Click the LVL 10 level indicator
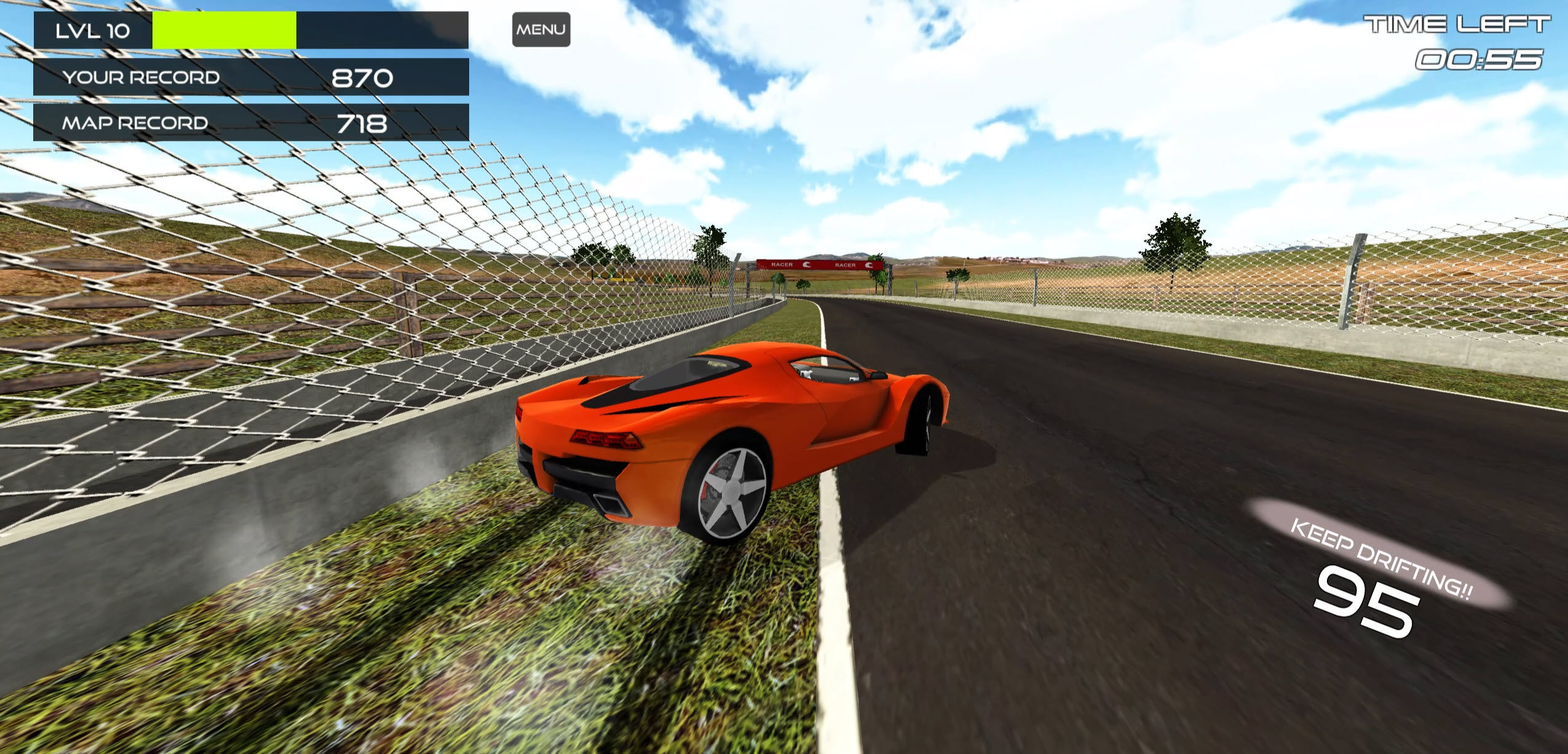Viewport: 1568px width, 754px height. [92, 28]
